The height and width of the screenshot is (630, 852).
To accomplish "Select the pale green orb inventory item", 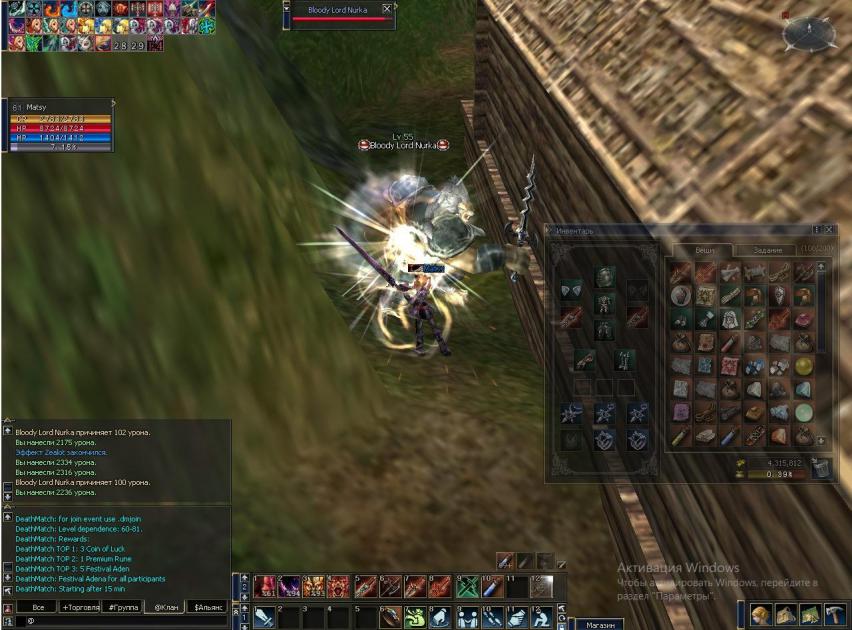I will (804, 412).
